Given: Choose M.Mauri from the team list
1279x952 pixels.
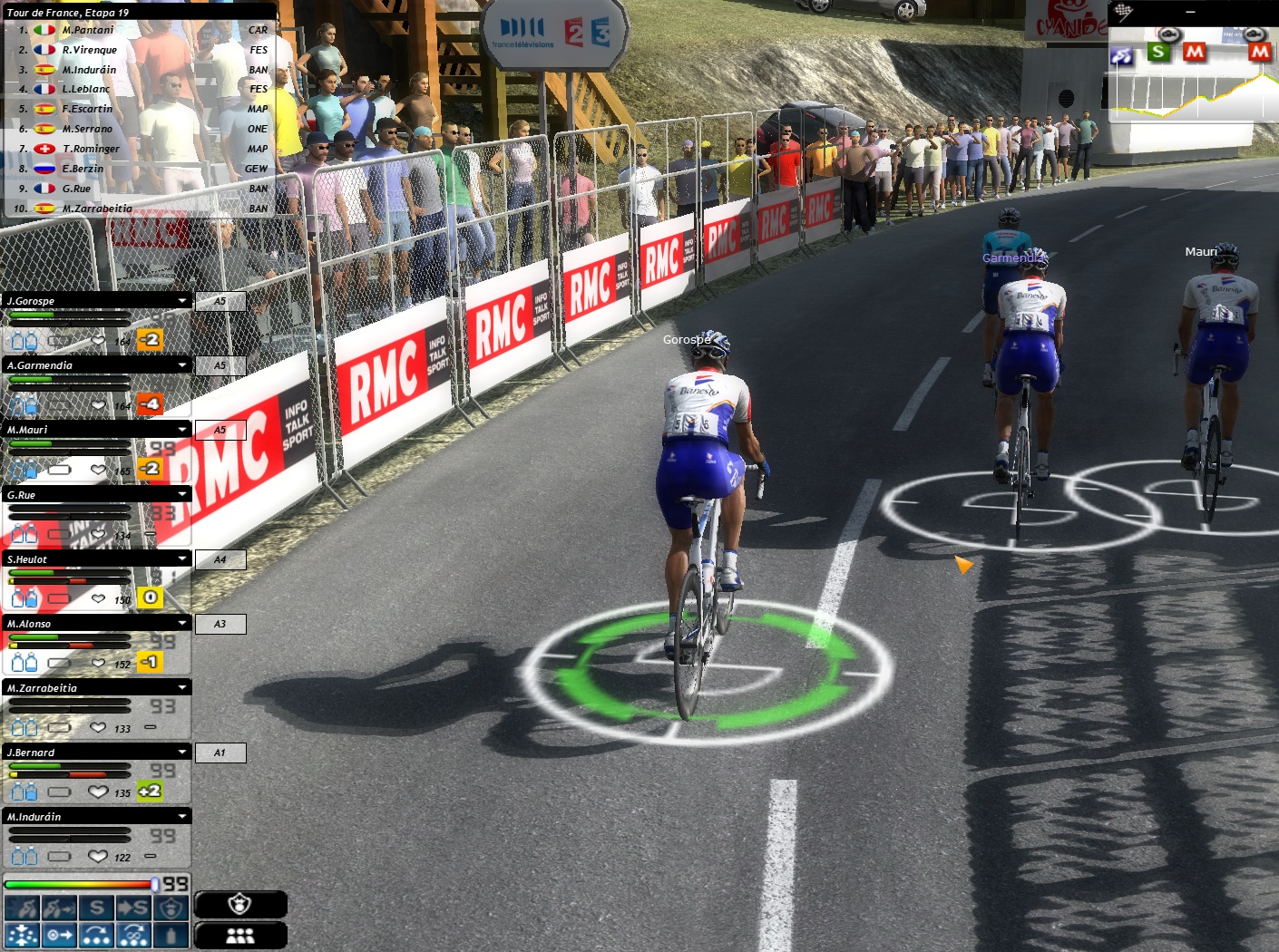Looking at the screenshot, I should pos(91,430).
